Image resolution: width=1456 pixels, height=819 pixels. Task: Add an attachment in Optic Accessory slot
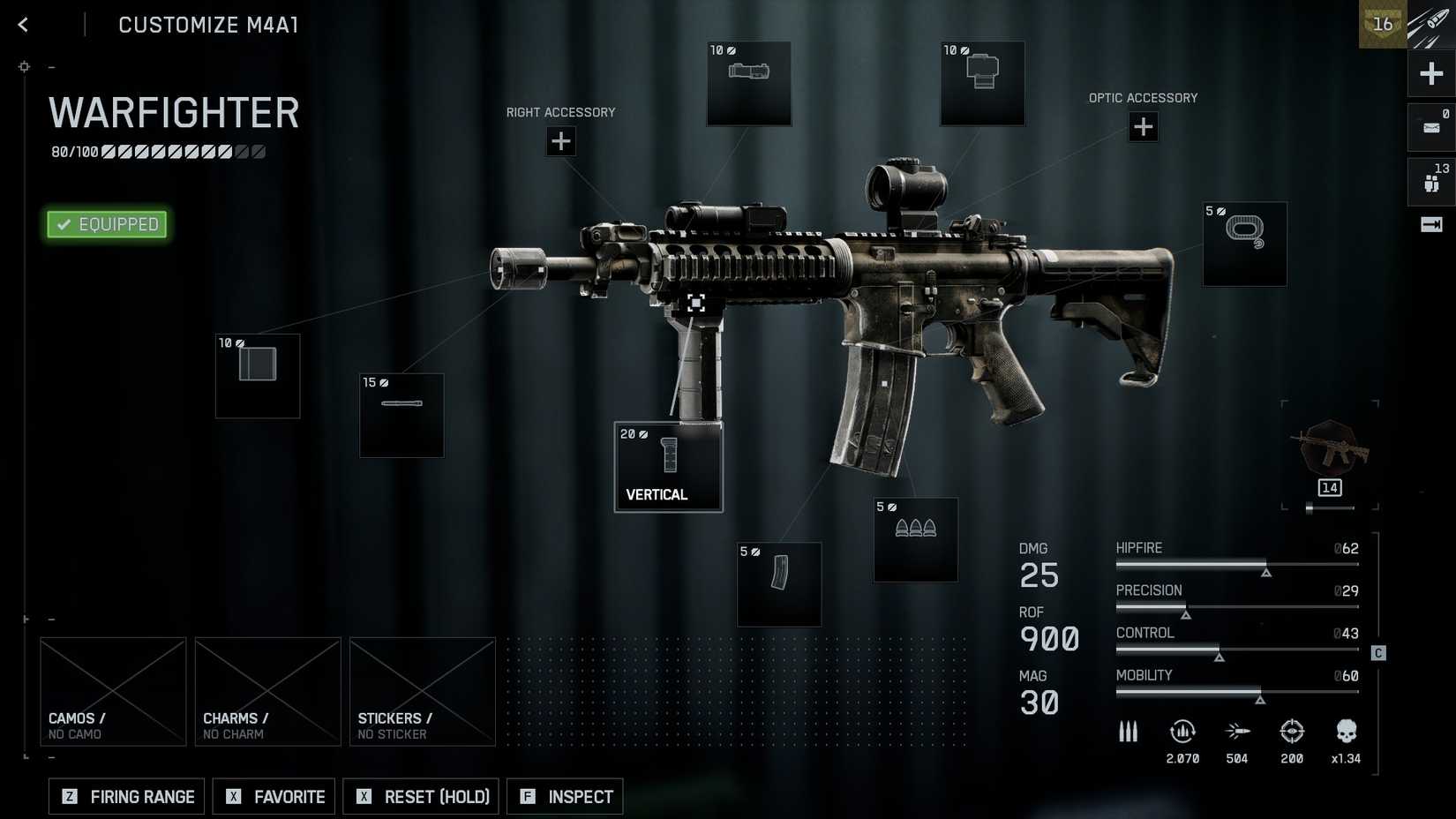tap(1144, 127)
